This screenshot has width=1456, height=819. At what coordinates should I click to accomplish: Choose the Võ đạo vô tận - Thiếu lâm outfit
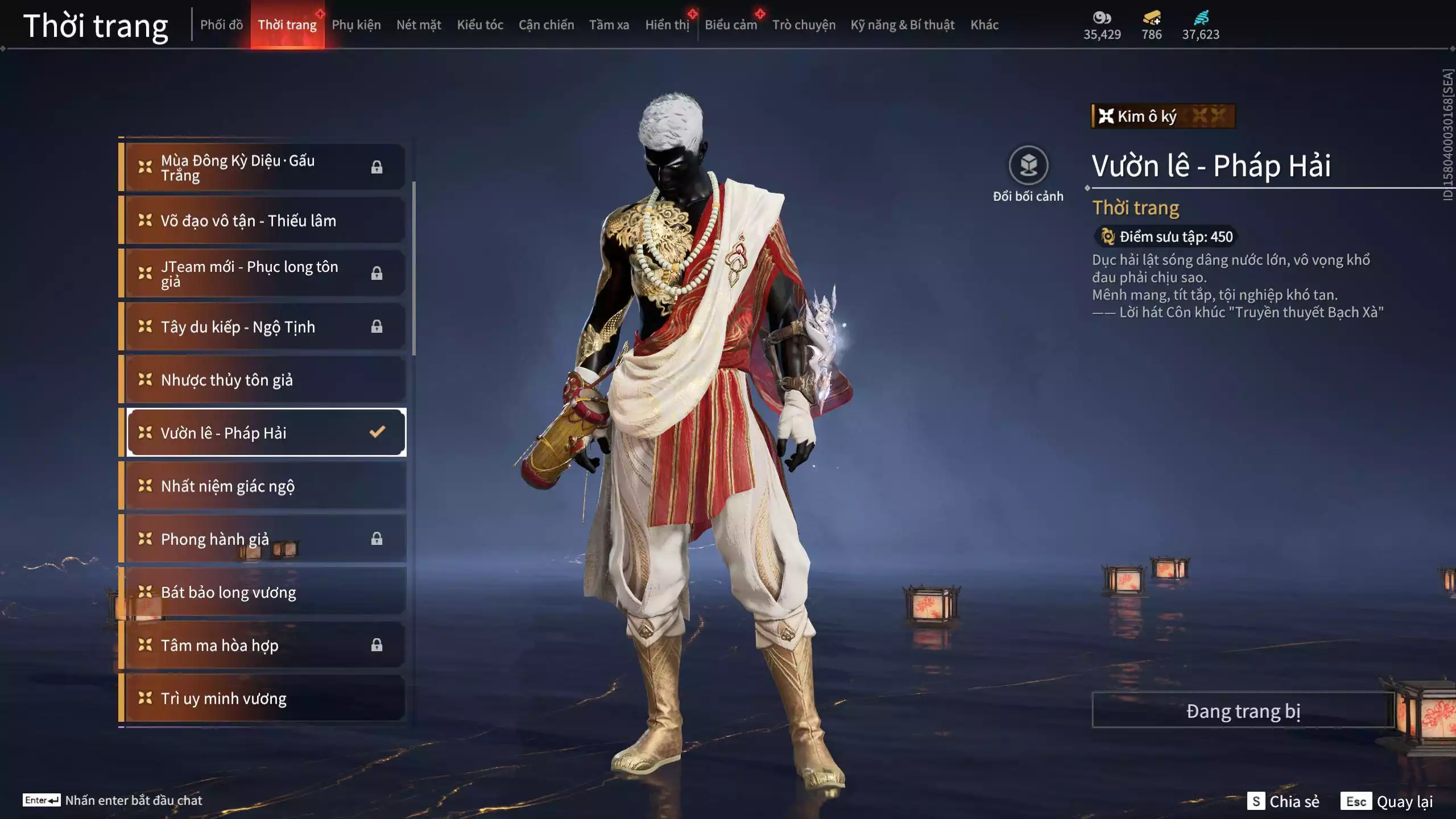click(265, 221)
